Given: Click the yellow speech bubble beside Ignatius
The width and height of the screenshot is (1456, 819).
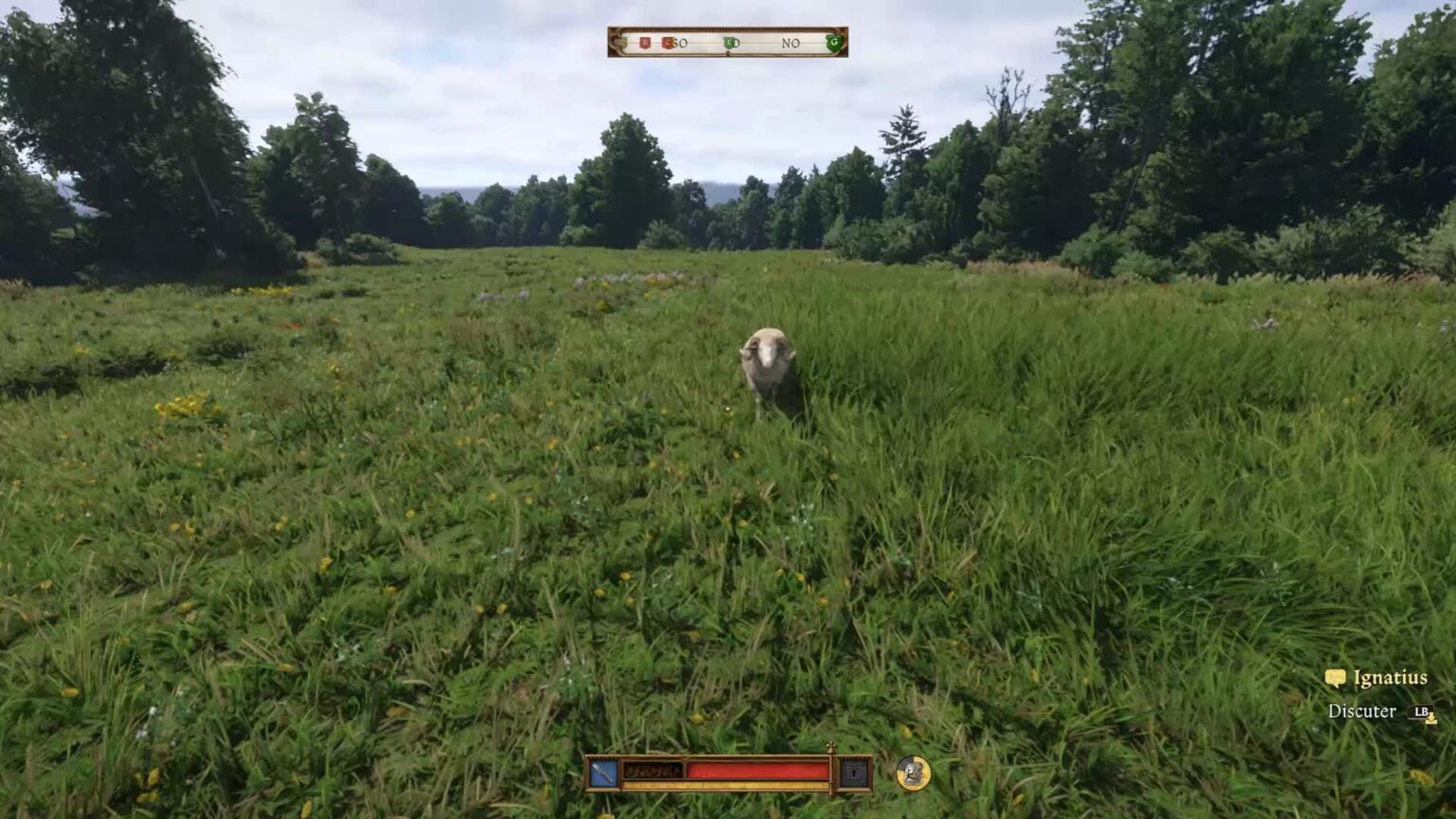Looking at the screenshot, I should [1335, 678].
